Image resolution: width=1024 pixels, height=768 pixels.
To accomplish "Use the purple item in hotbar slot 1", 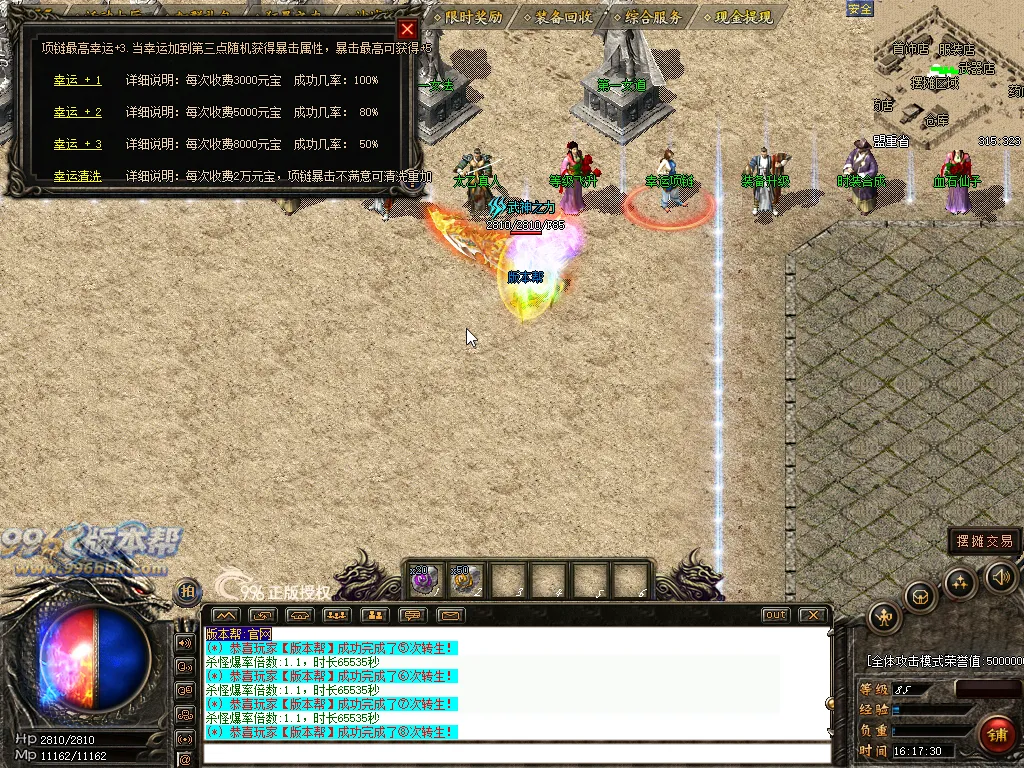I will (426, 580).
